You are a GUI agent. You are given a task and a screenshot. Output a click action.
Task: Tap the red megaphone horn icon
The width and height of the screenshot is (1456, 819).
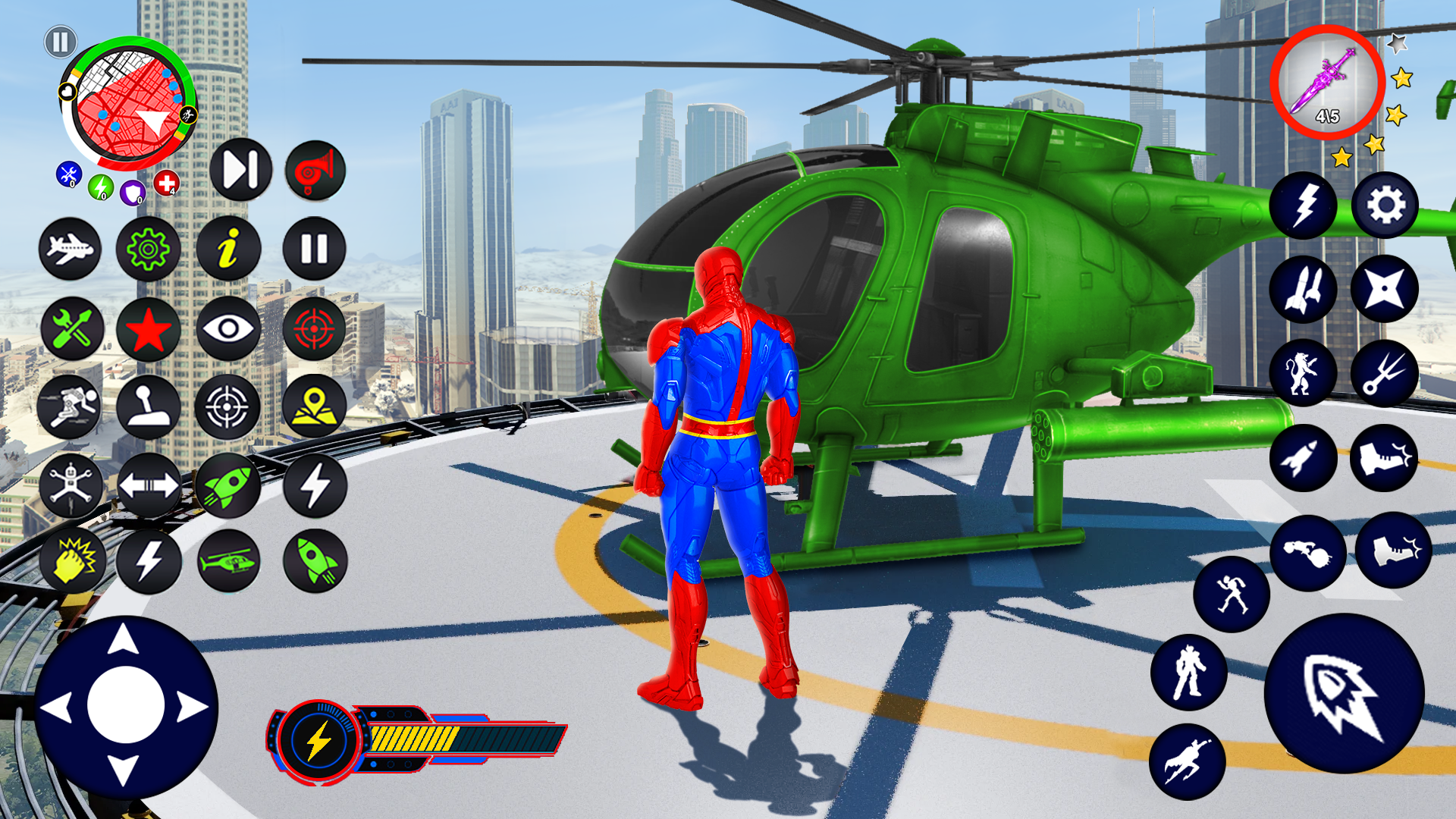tap(314, 171)
